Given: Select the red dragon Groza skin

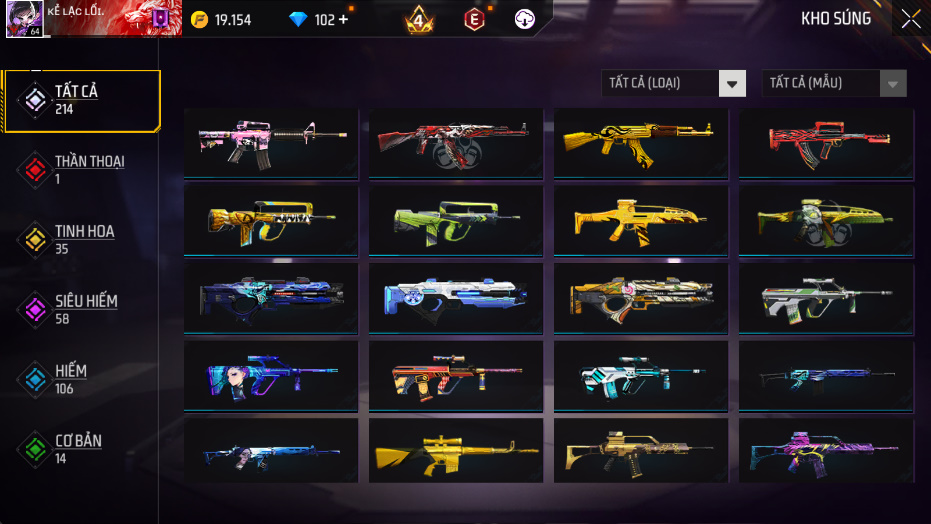Looking at the screenshot, I should (825, 143).
